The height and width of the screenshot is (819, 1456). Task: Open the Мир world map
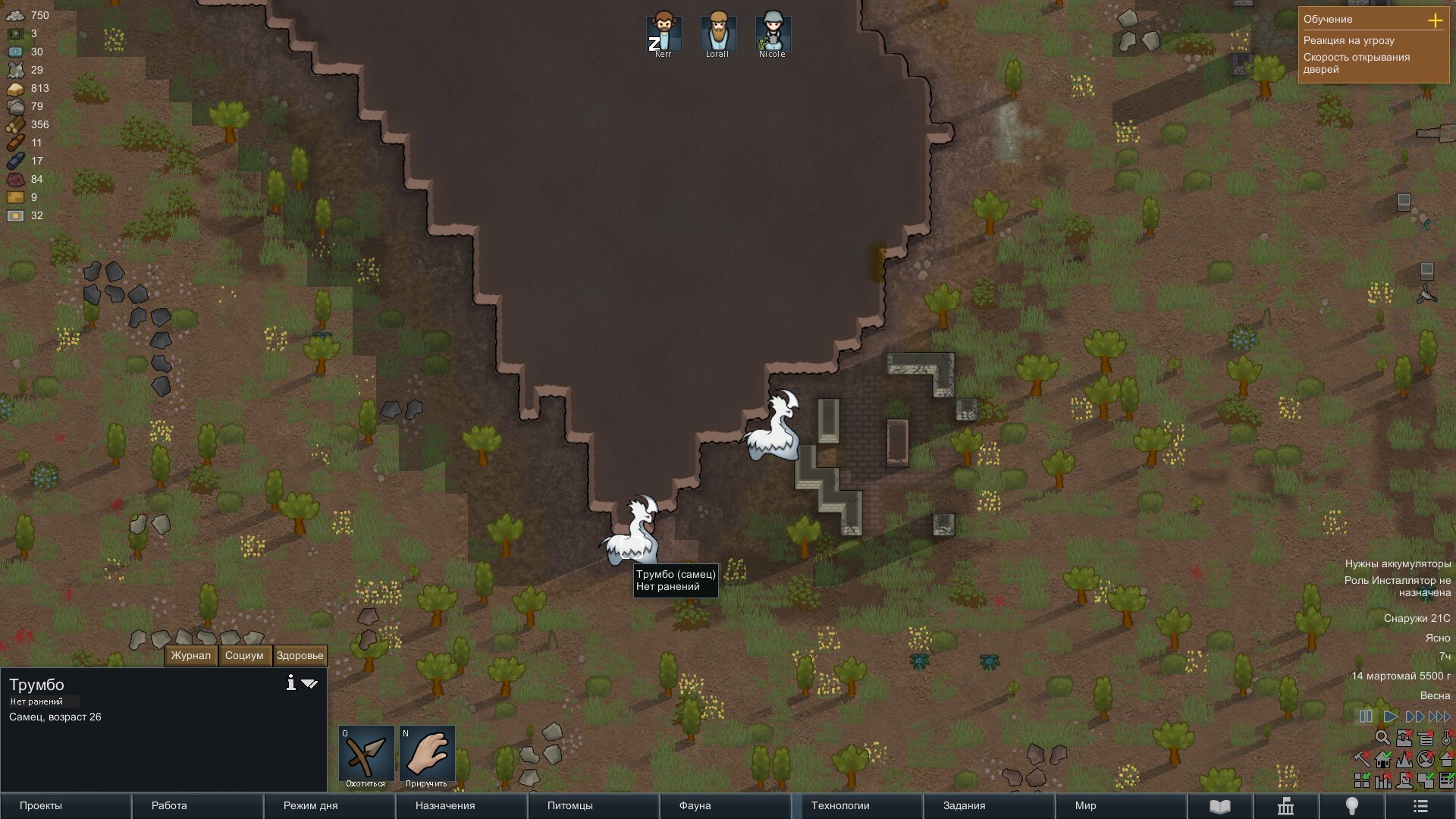point(1121,805)
